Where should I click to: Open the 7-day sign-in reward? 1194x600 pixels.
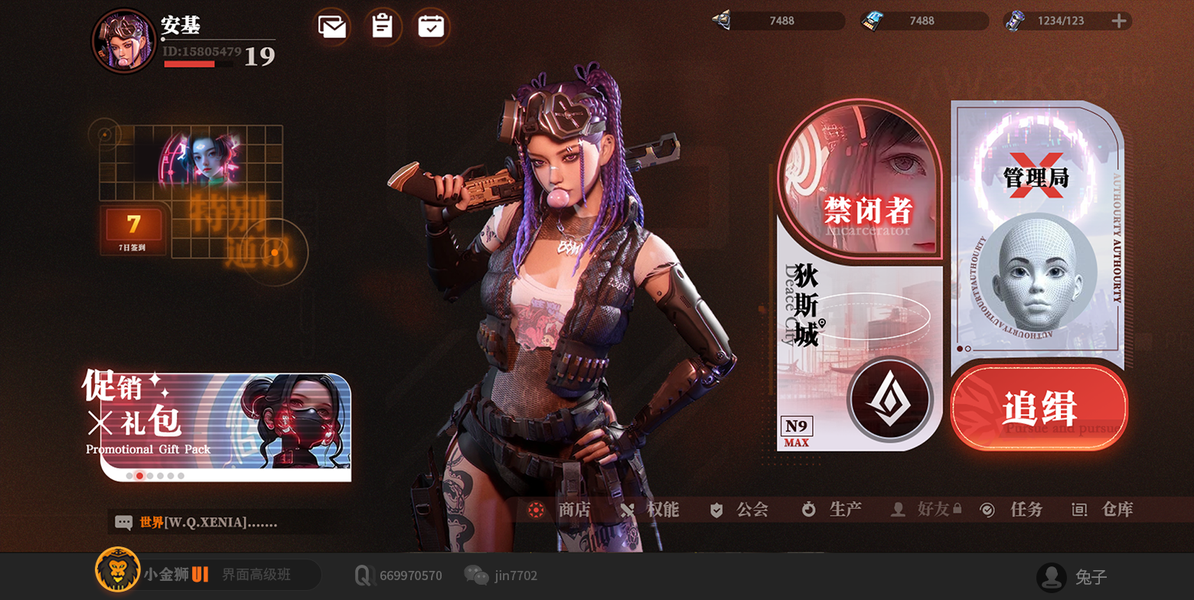[x=133, y=230]
